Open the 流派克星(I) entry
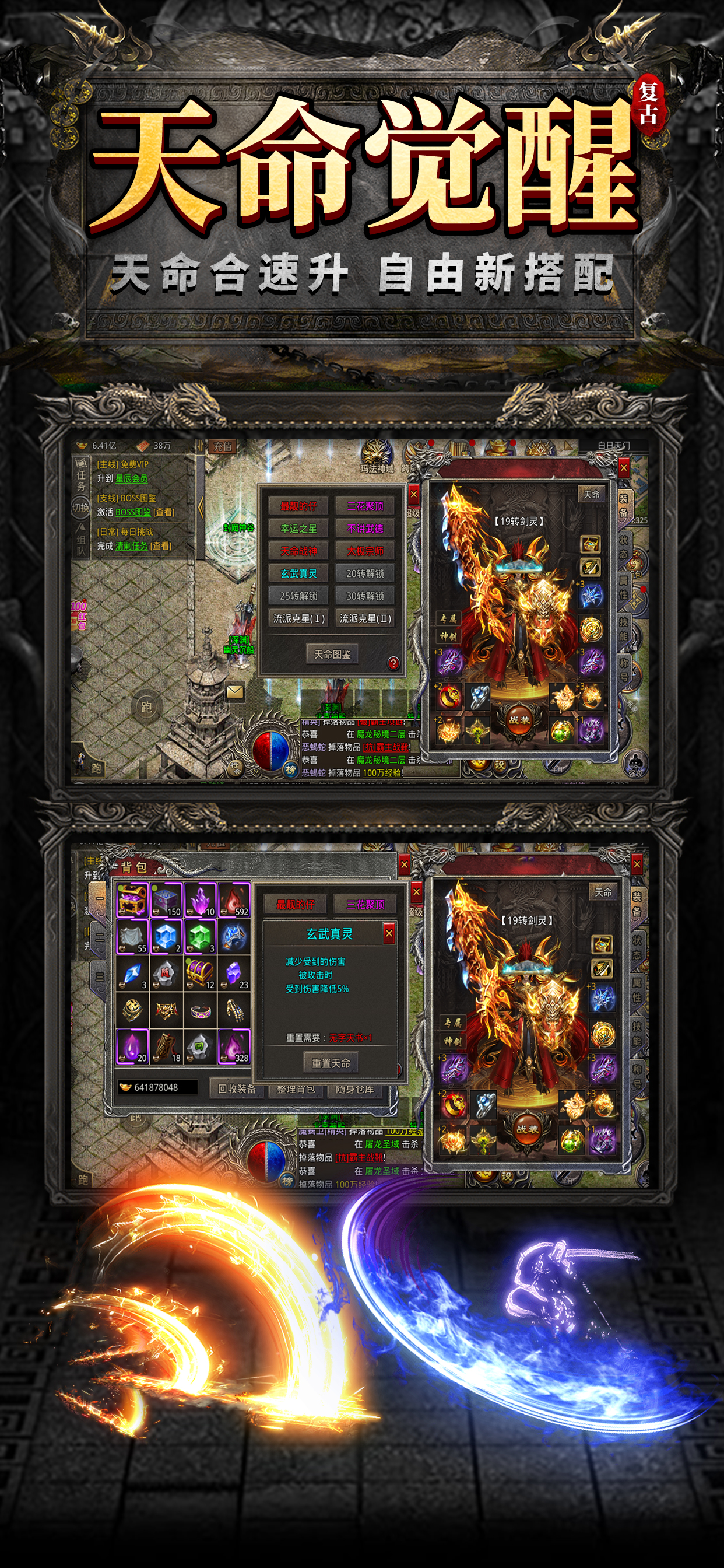 click(x=298, y=618)
